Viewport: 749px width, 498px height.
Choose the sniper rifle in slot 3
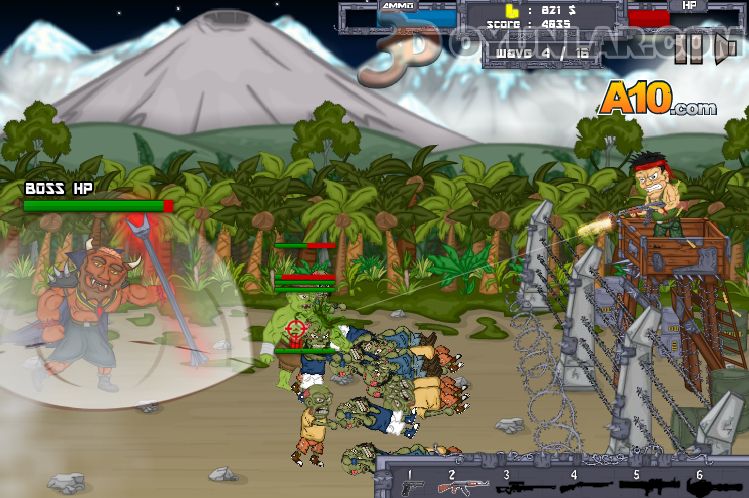(x=521, y=487)
